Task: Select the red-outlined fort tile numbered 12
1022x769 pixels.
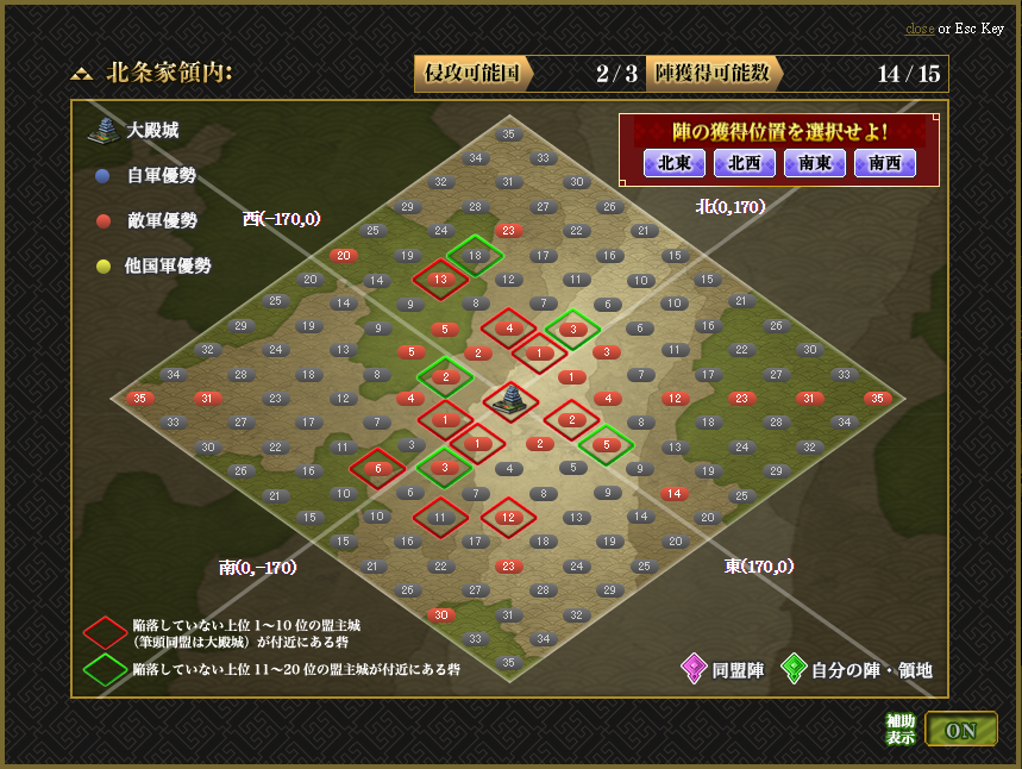Action: (x=509, y=517)
